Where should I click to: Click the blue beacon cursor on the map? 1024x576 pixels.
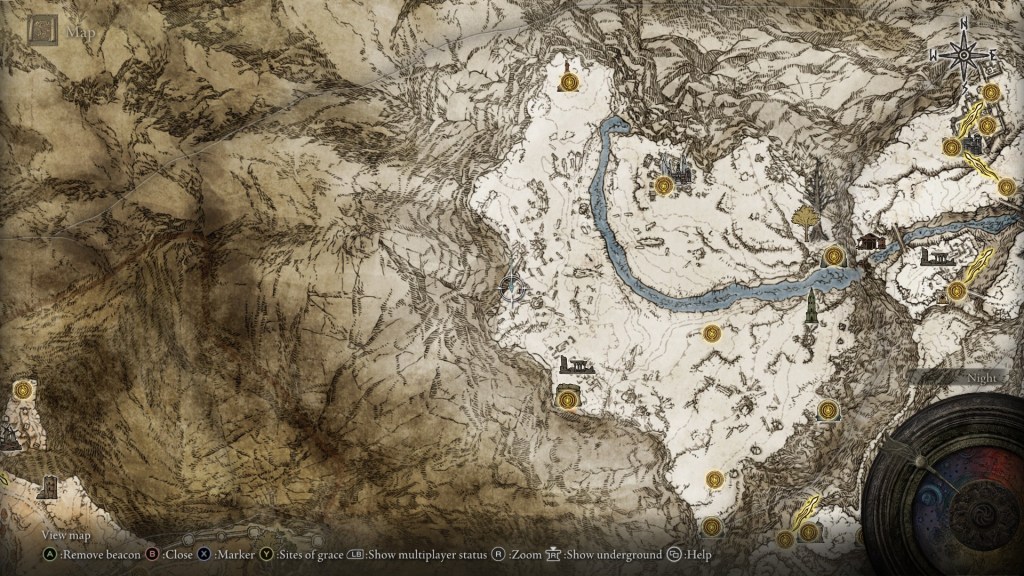(513, 288)
